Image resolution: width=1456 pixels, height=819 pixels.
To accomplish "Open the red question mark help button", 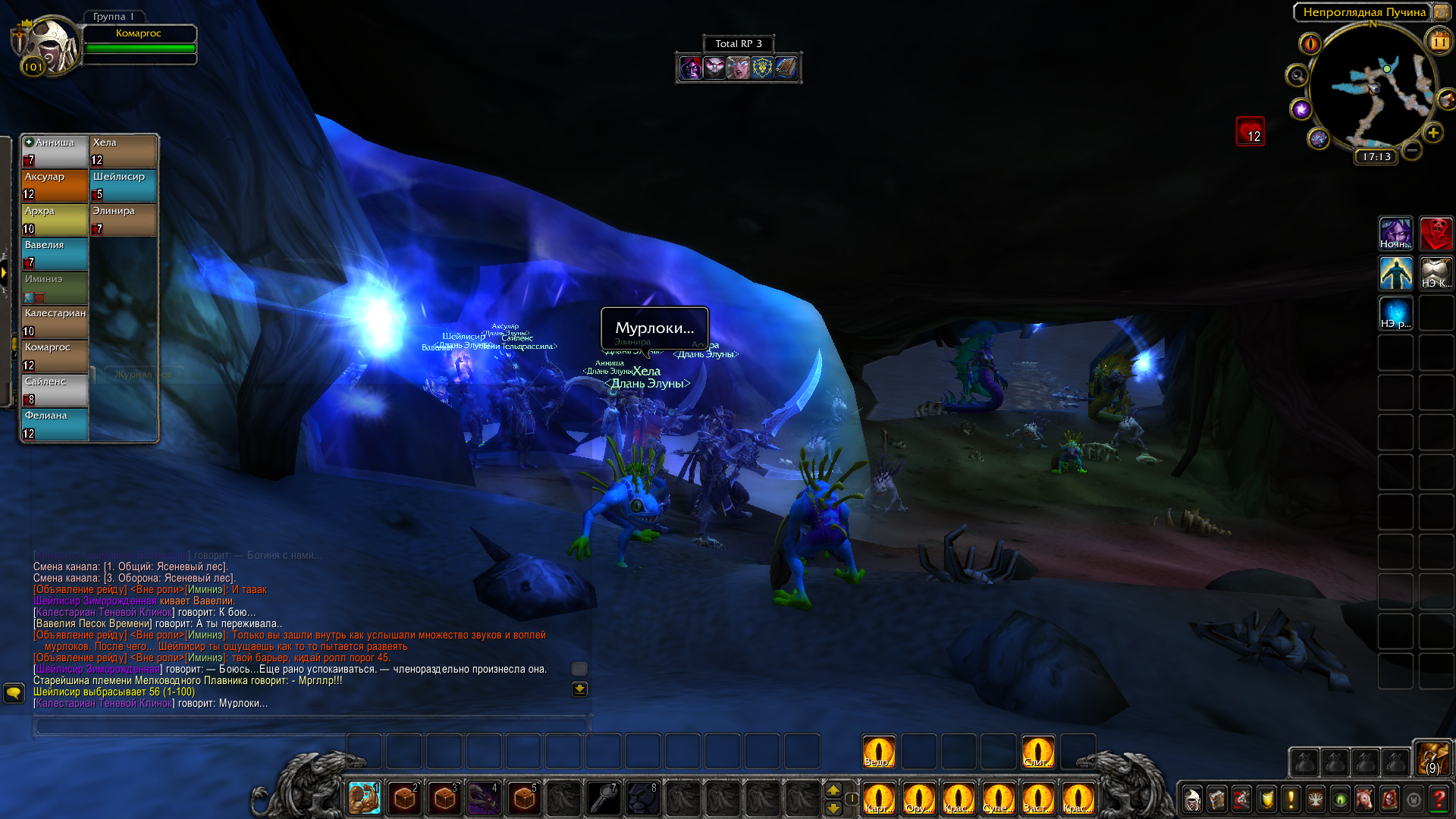I will pos(1438,799).
